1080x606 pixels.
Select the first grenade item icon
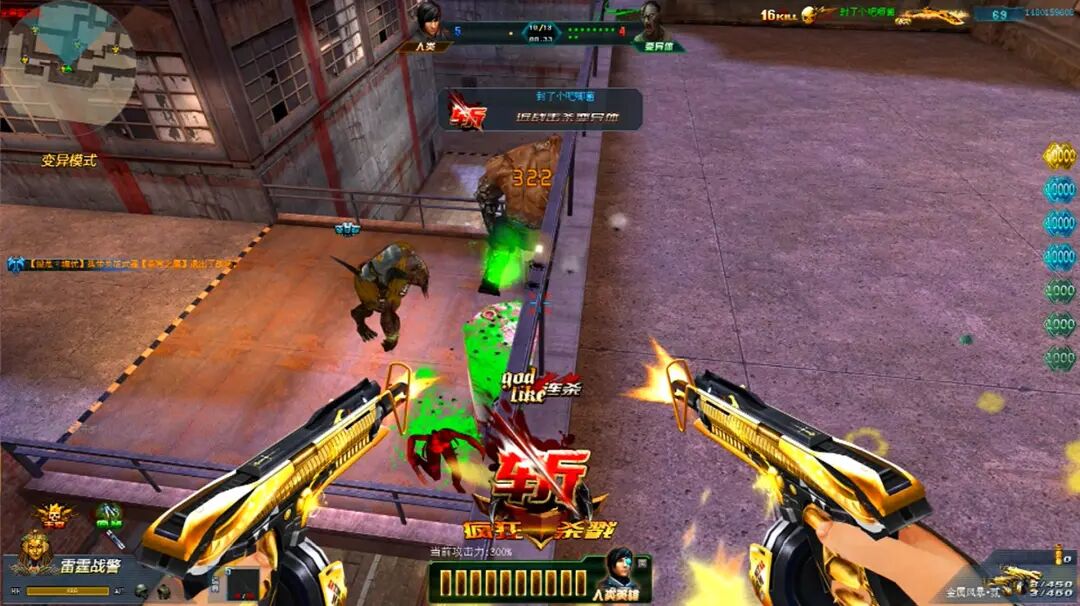click(x=141, y=591)
